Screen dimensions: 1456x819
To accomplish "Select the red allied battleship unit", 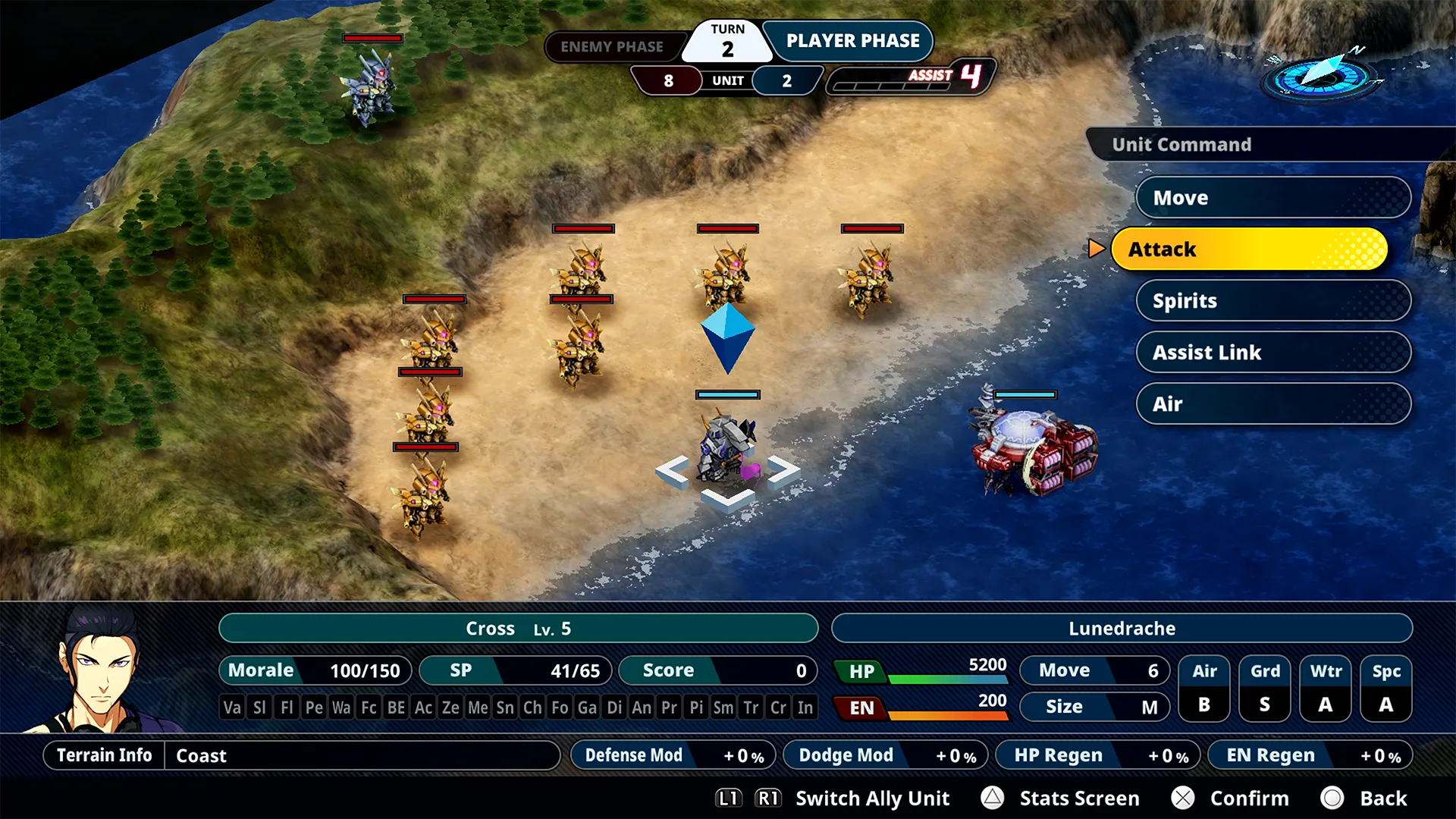I will [1034, 449].
